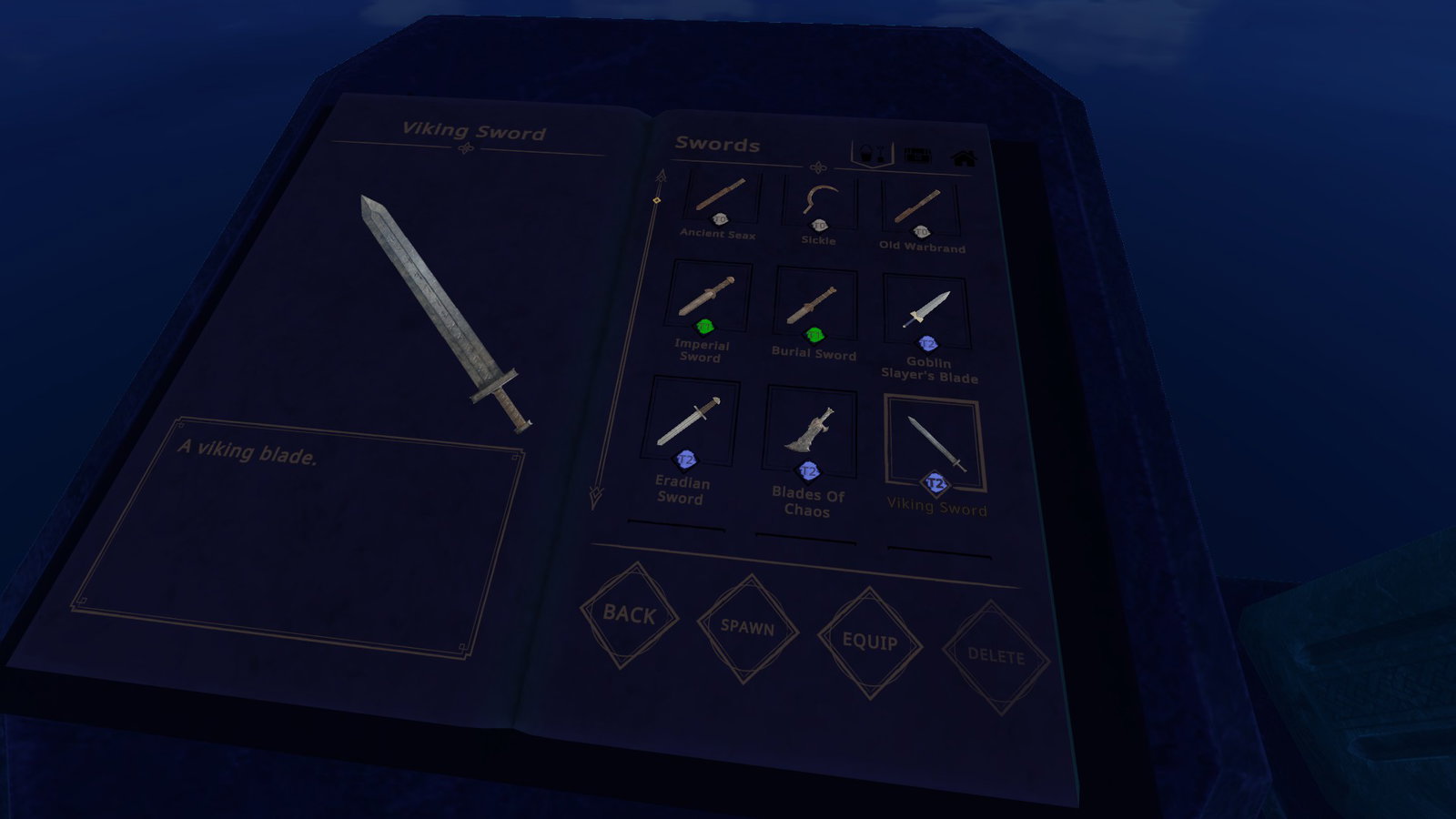The image size is (1456, 819).
Task: Click the DELETE diamond button
Action: pos(996,656)
